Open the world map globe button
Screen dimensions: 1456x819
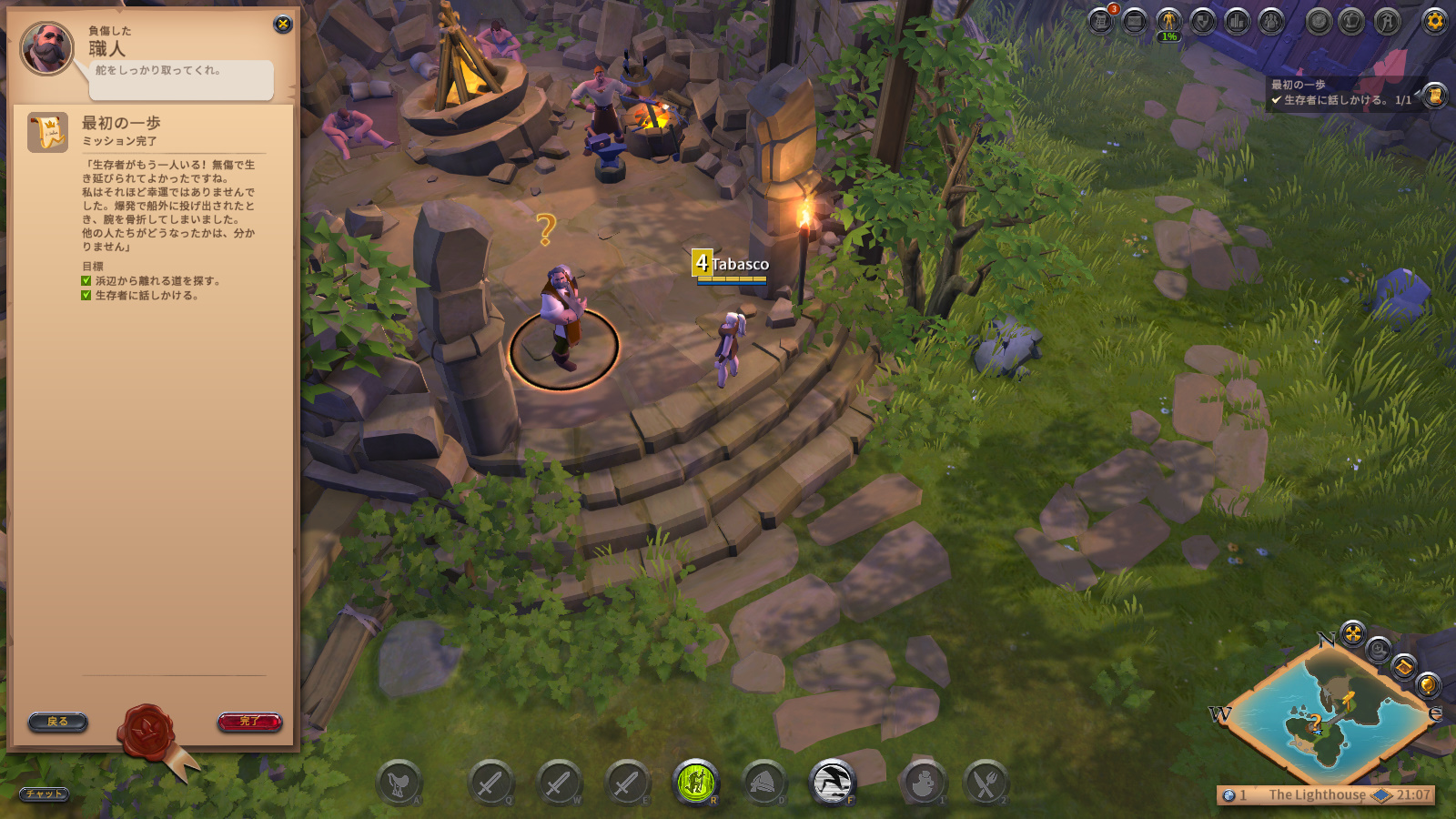(x=1427, y=684)
